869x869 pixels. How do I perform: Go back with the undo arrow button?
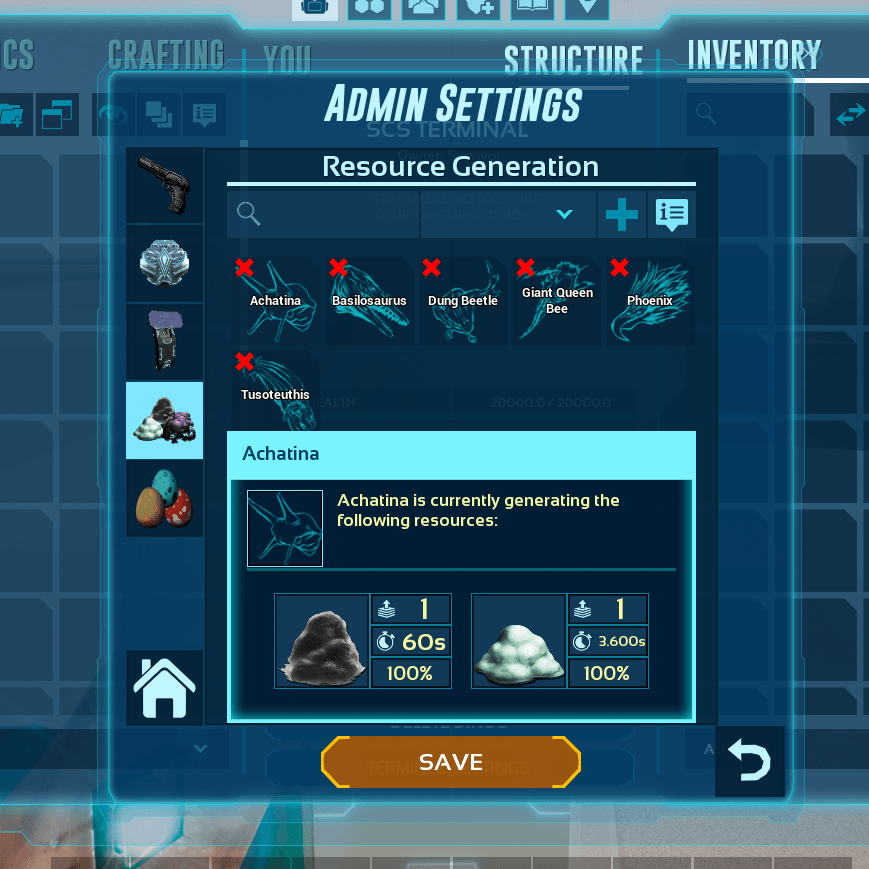tap(750, 762)
